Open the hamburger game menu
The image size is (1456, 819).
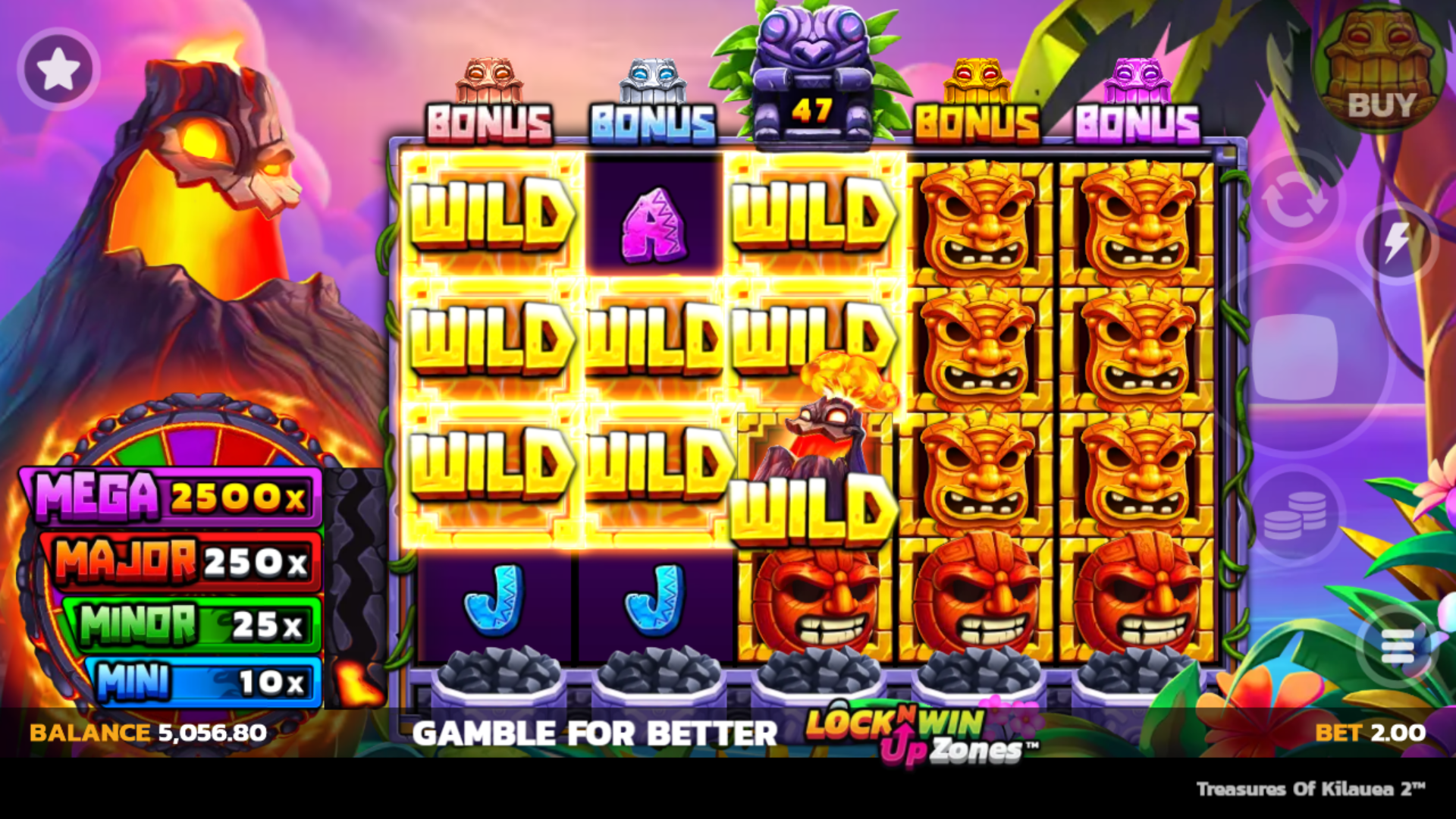tap(1399, 646)
